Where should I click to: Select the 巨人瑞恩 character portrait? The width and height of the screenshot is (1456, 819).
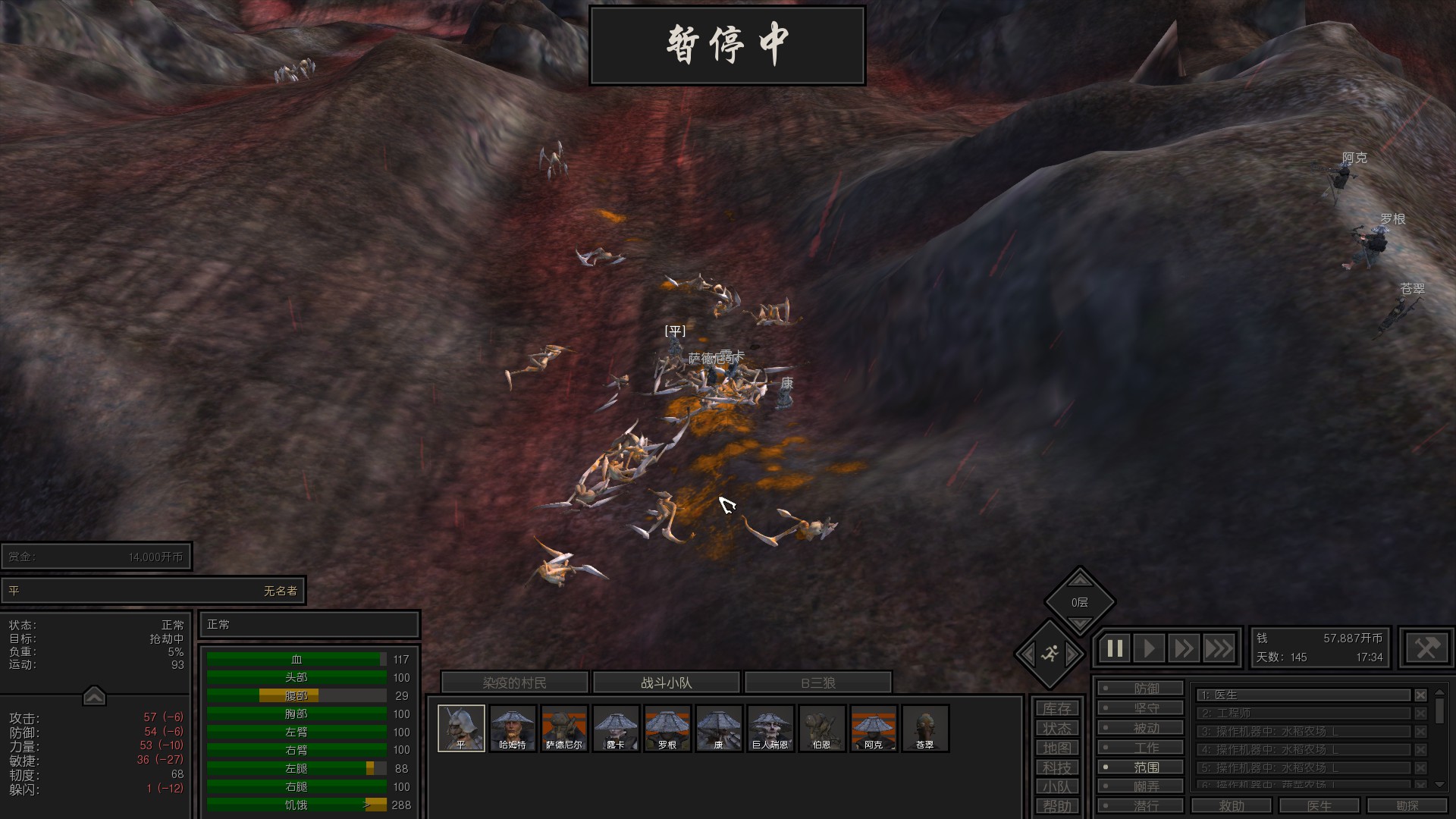[770, 728]
